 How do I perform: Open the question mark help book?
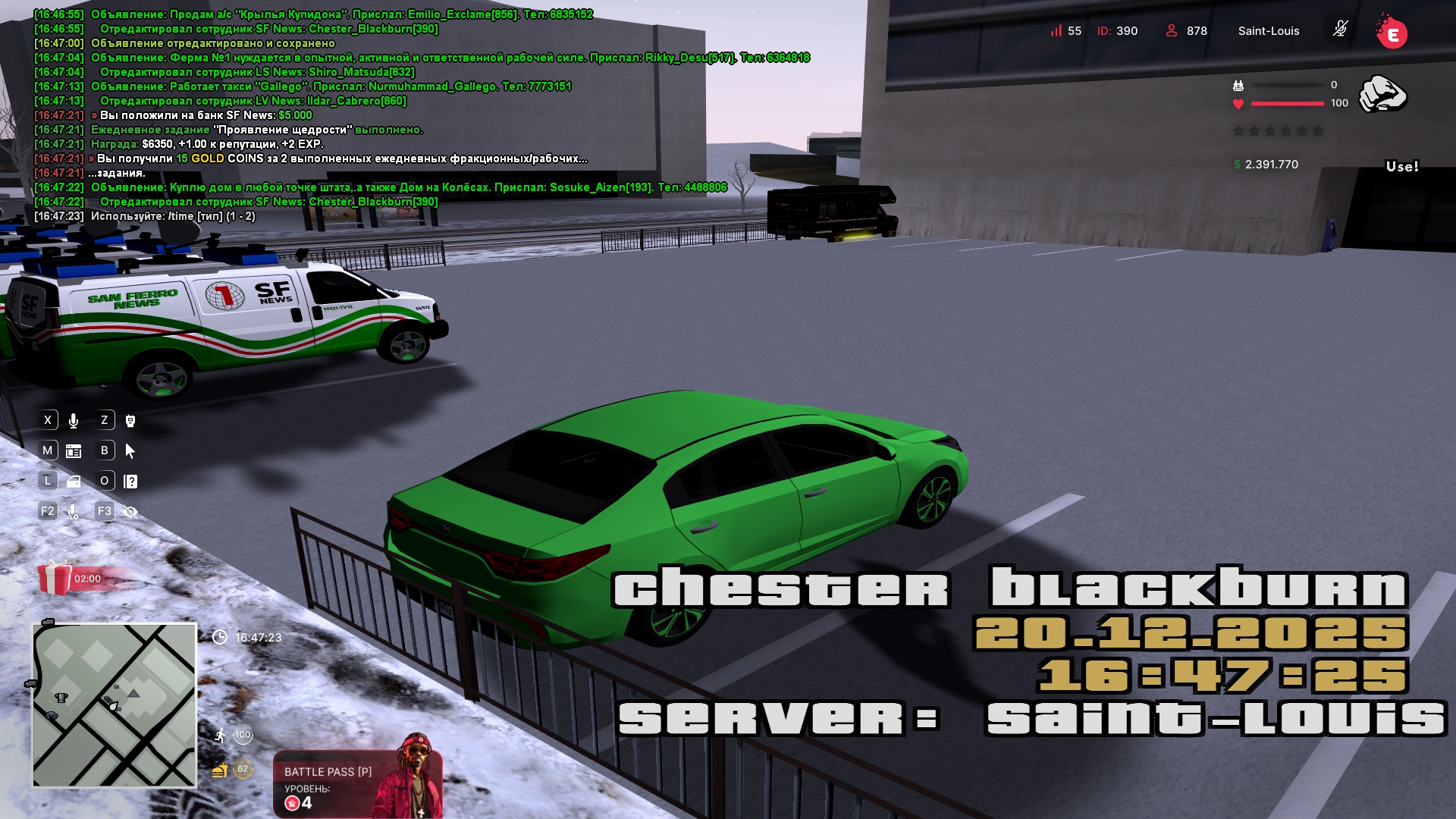click(130, 482)
